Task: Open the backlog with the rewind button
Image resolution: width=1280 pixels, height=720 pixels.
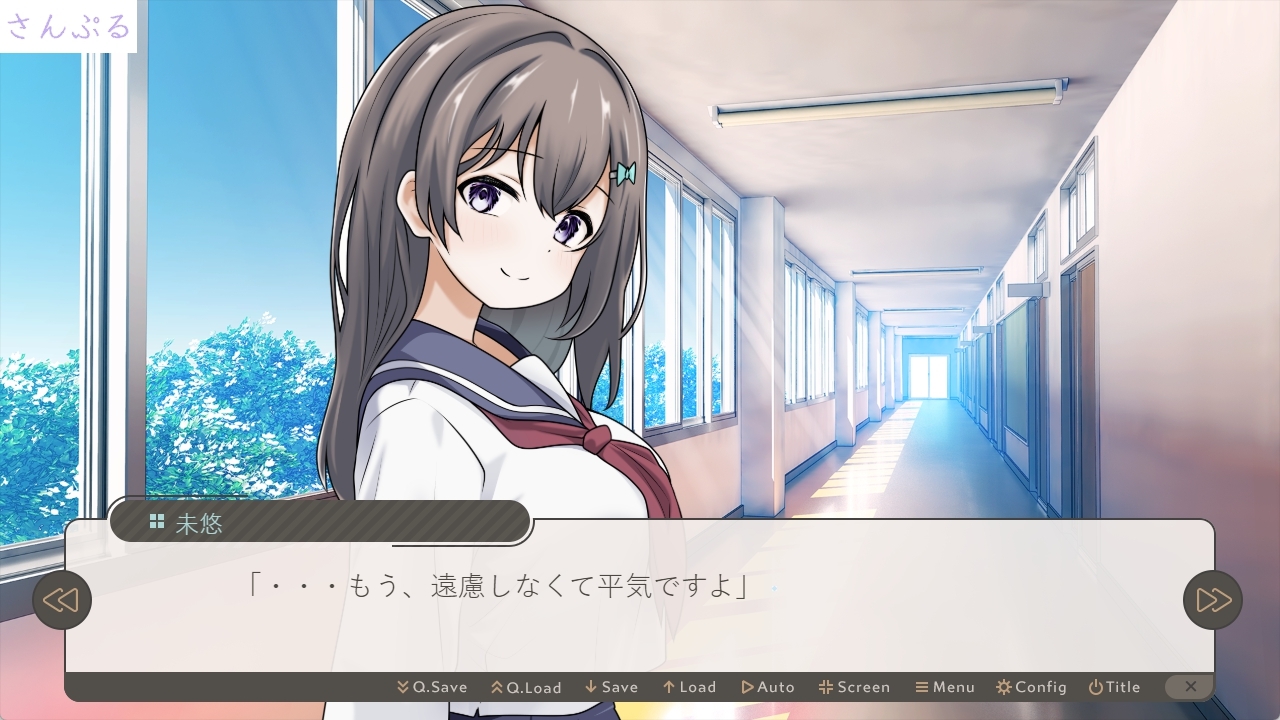Action: point(62,600)
